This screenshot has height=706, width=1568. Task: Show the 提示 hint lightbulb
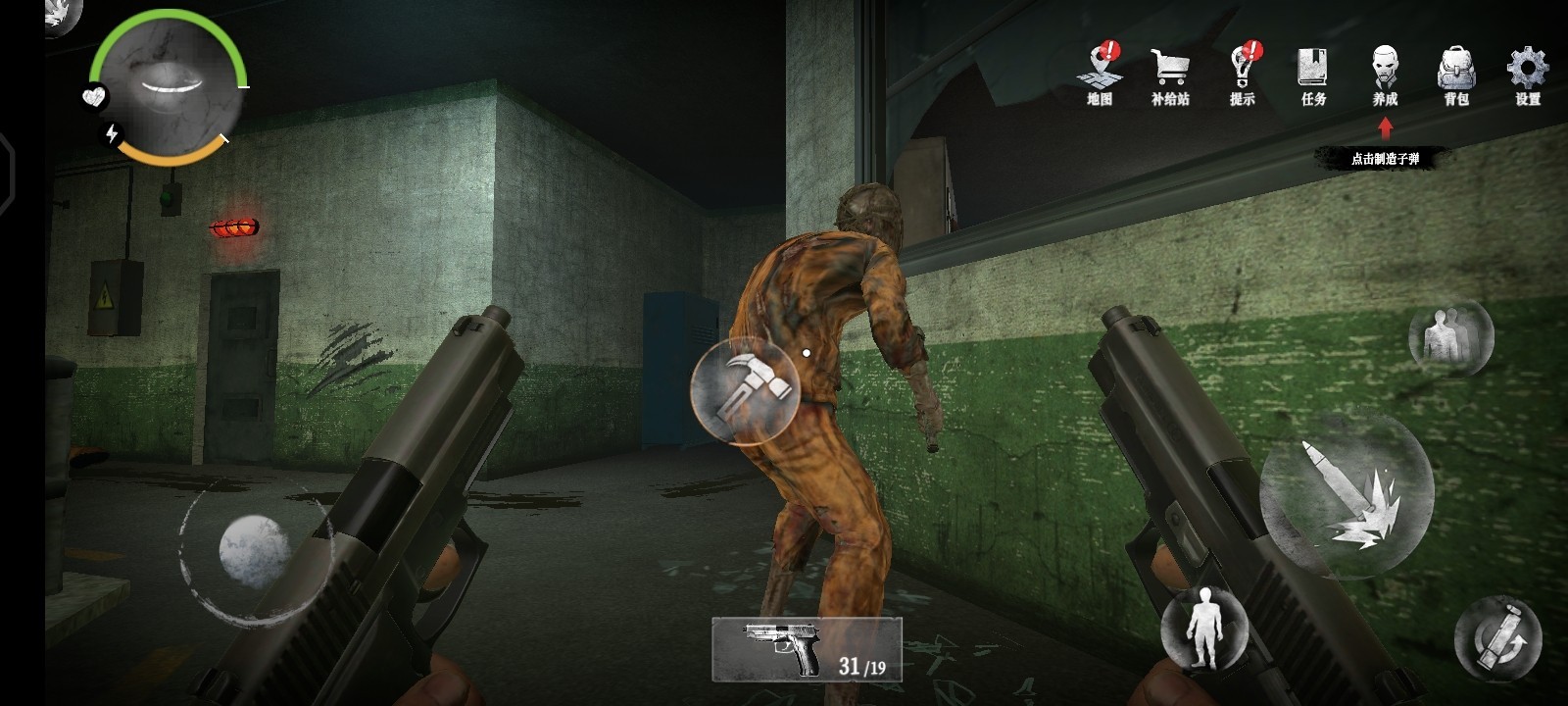pyautogui.click(x=1242, y=73)
